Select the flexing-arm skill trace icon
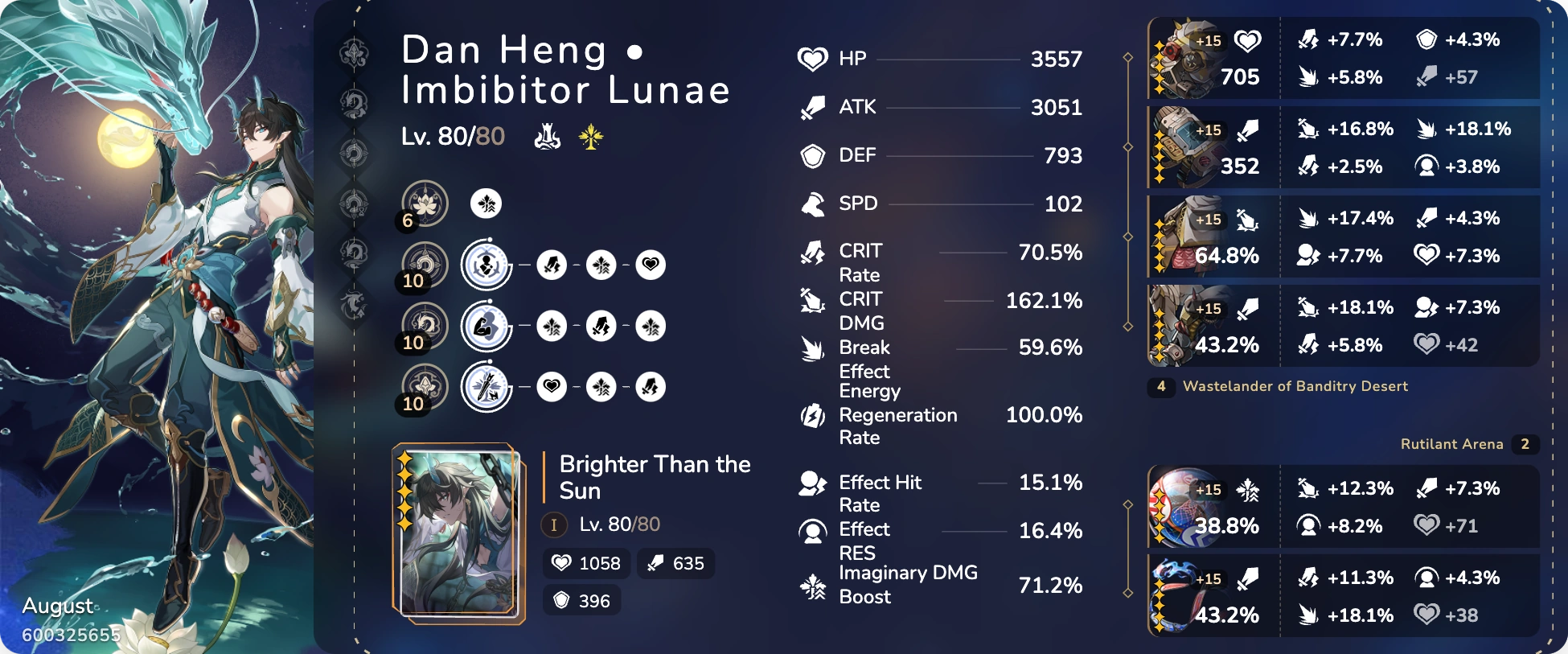The image size is (1568, 654). pos(485,326)
